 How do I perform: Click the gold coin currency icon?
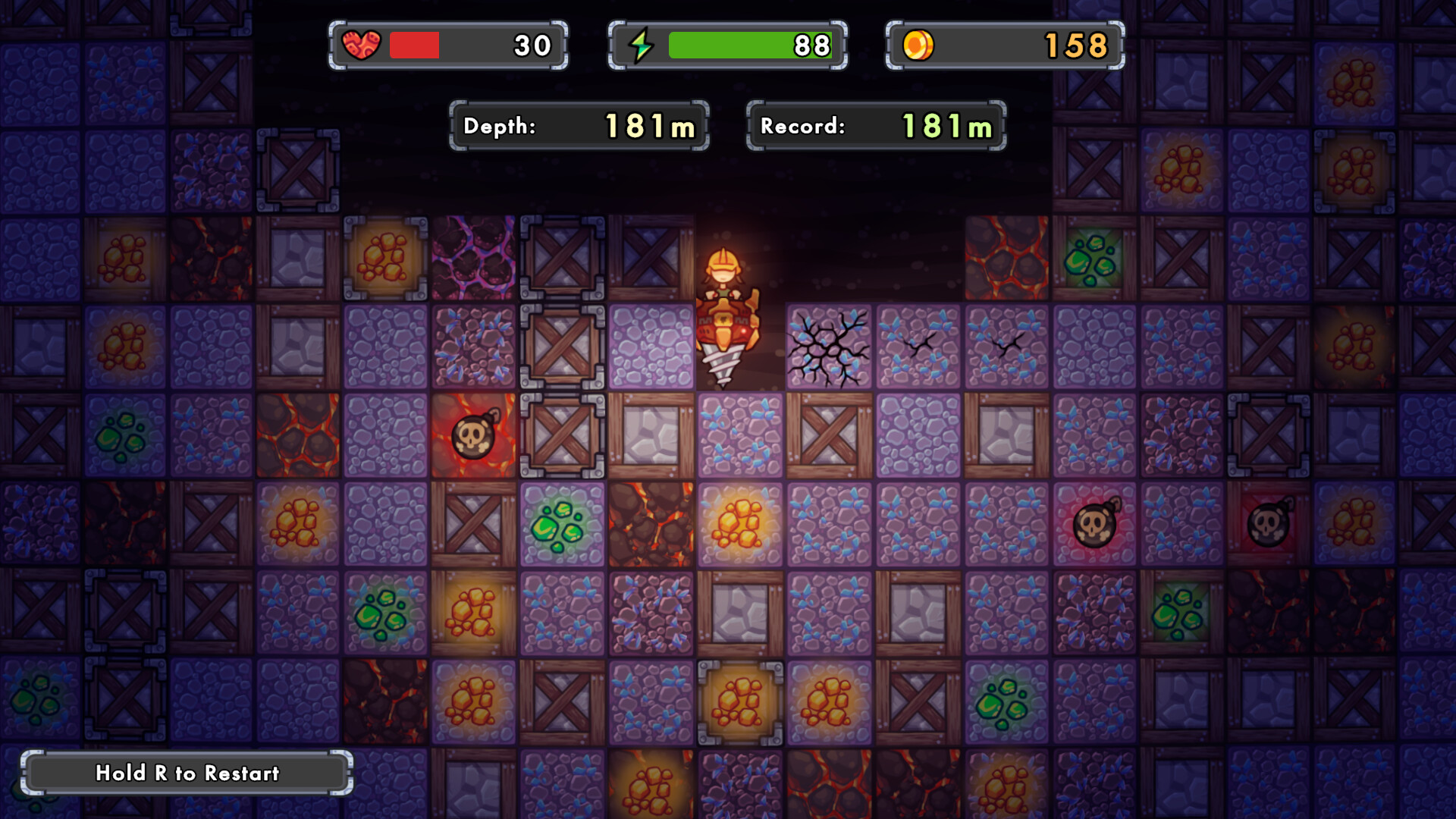tap(920, 44)
